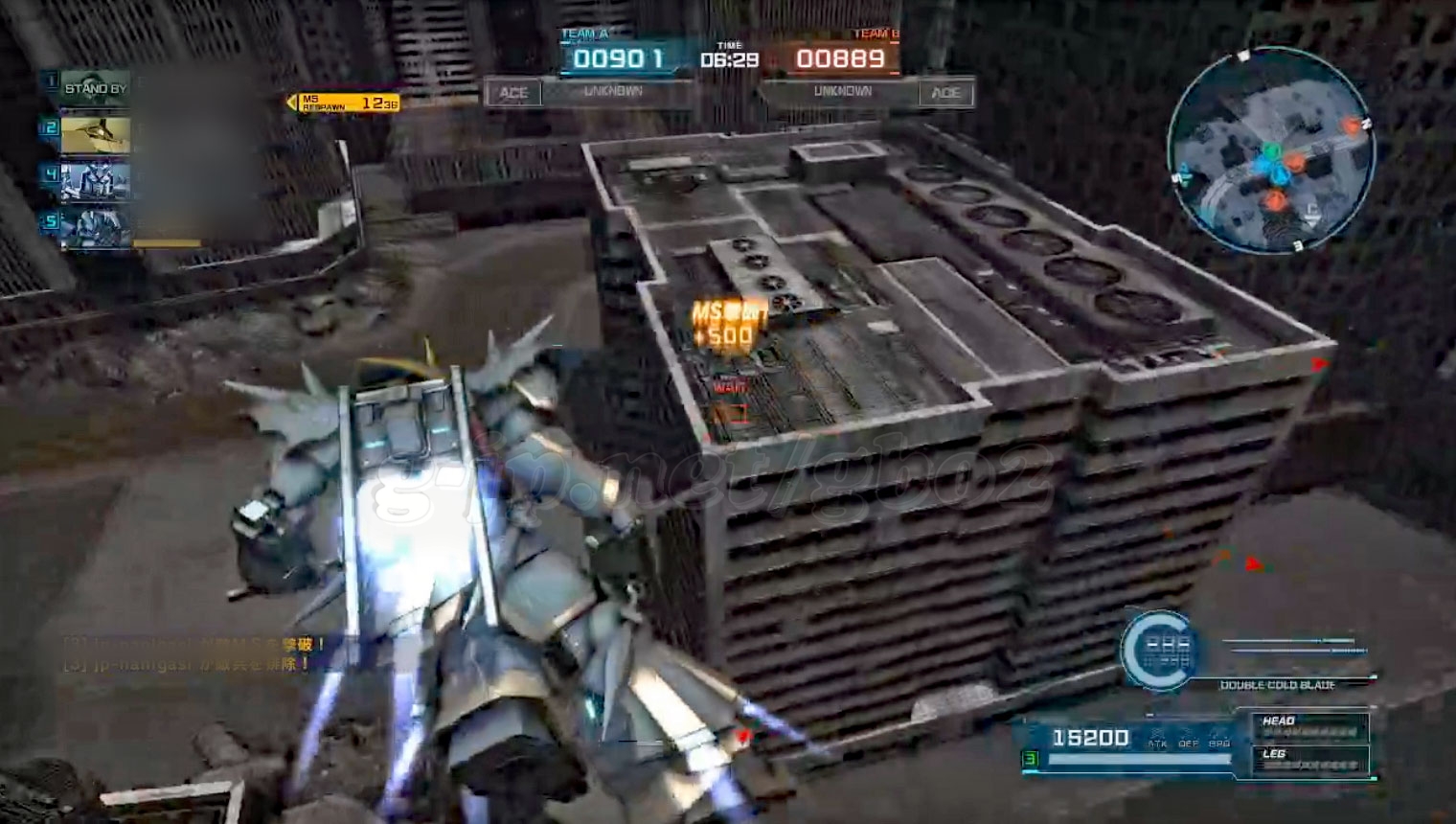Select the HEAD damage status panel
Screen dimensions: 1456x824
pos(1309,726)
